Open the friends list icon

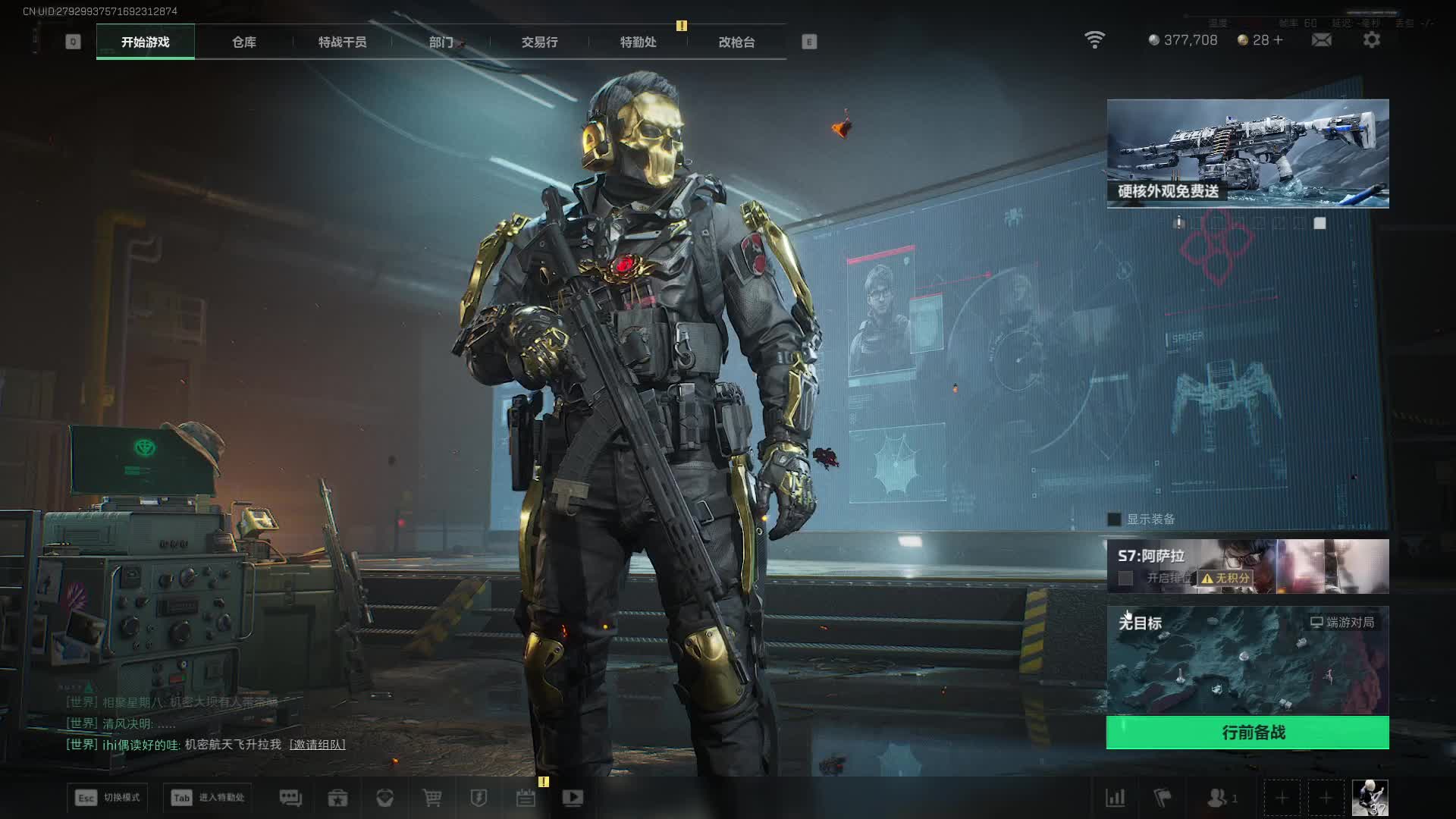tap(1217, 798)
